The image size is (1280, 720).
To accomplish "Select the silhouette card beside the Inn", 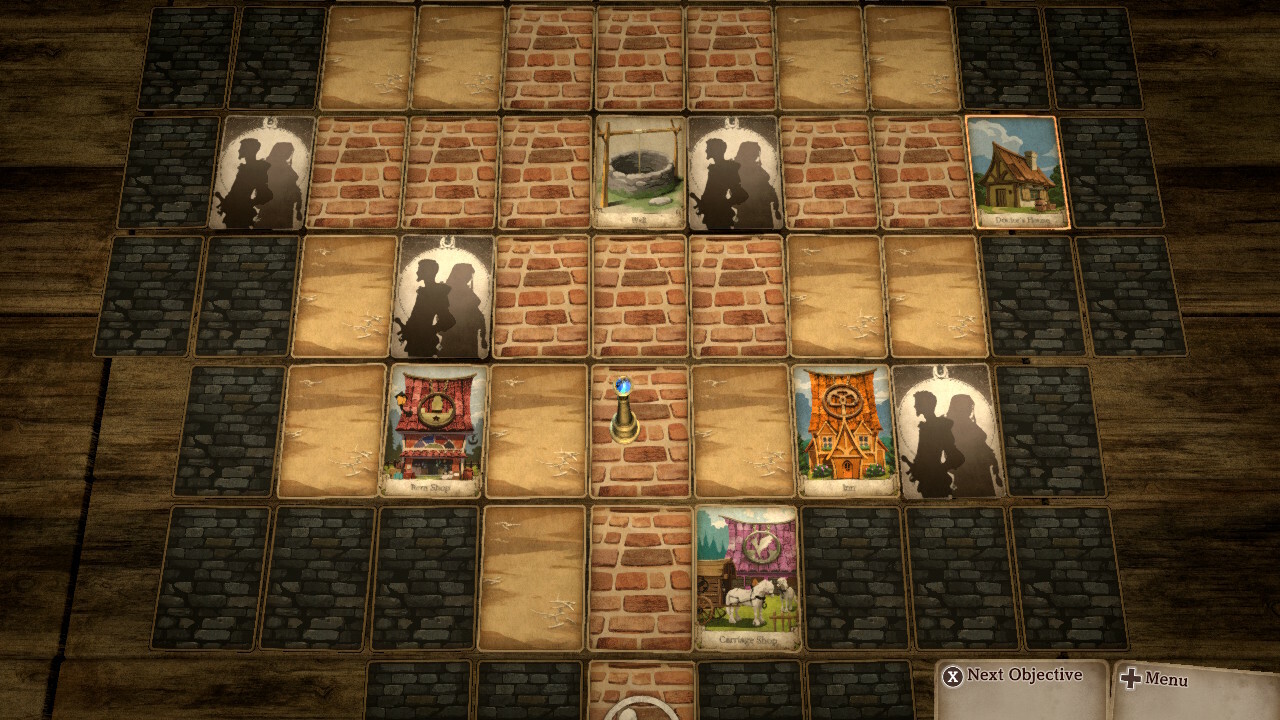I will [948, 430].
